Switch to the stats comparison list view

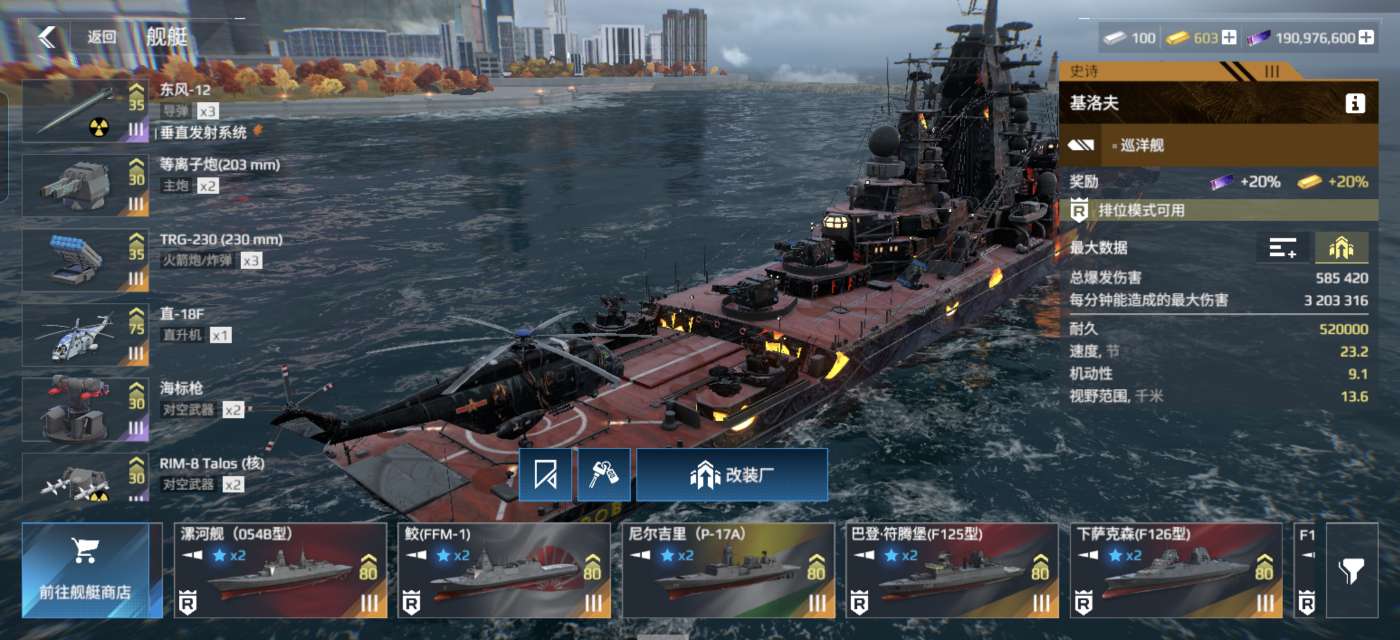pos(1283,248)
